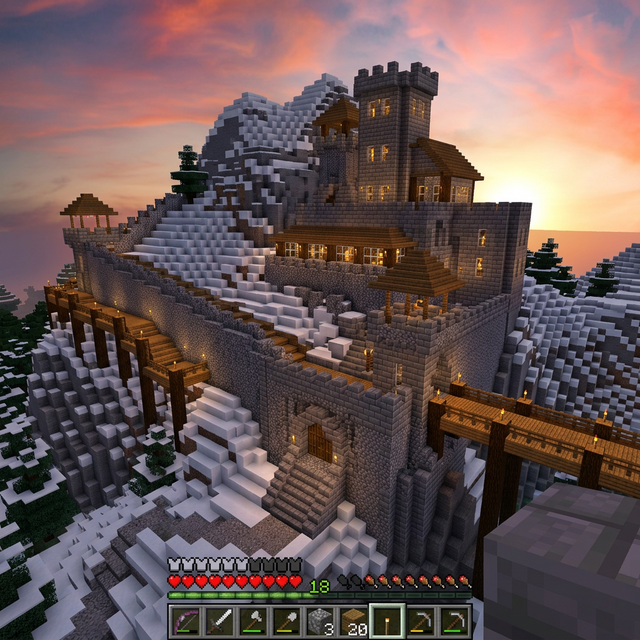
Task: Click the torch hotbar slot
Action: click(x=386, y=621)
